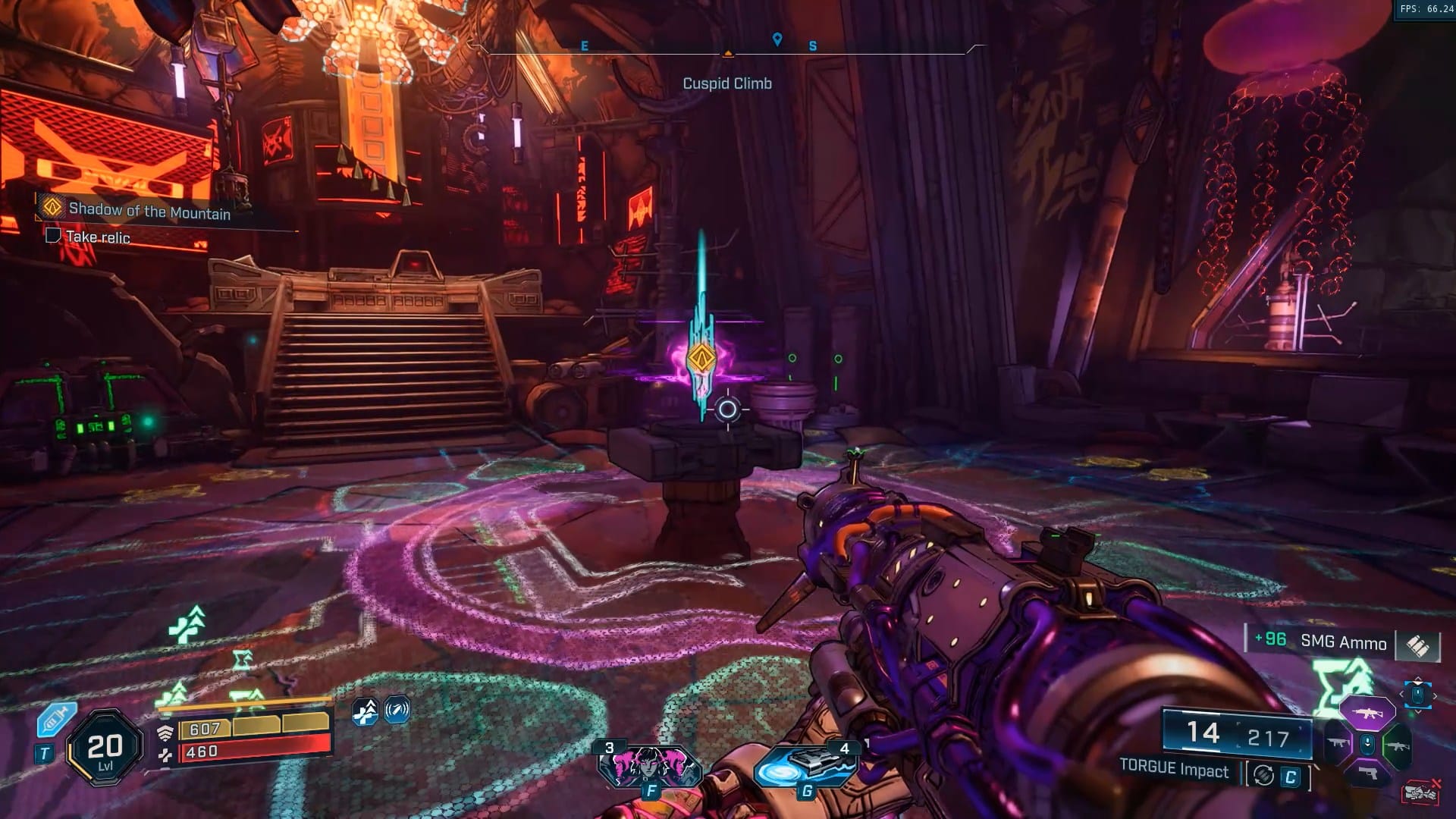Click the rocket signal buff icon
1456x819 pixels.
tap(397, 711)
